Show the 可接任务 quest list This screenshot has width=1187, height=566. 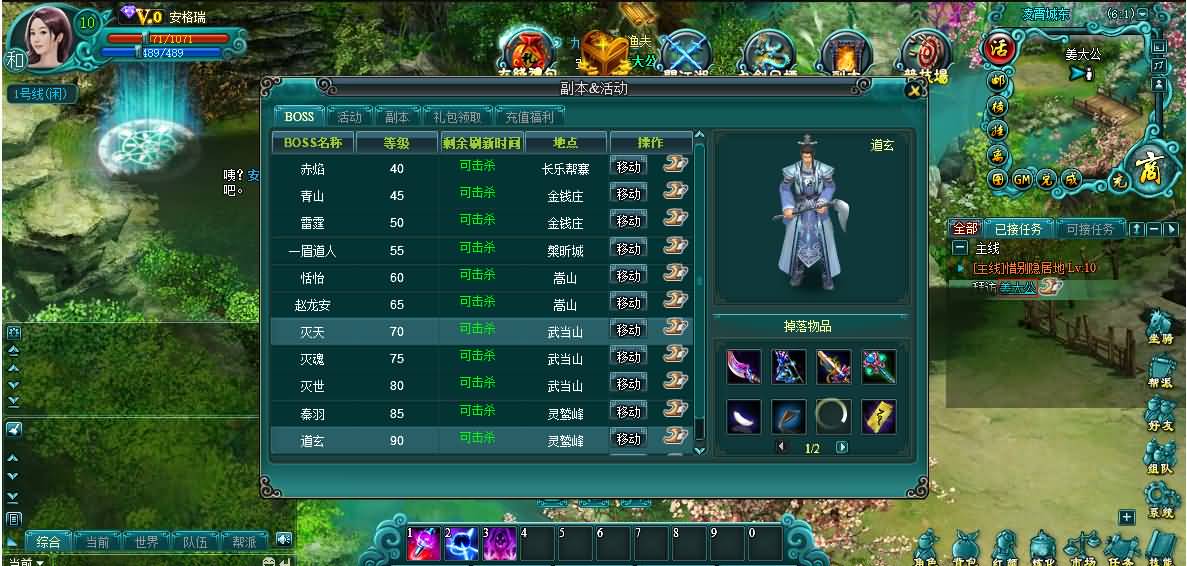[1090, 229]
